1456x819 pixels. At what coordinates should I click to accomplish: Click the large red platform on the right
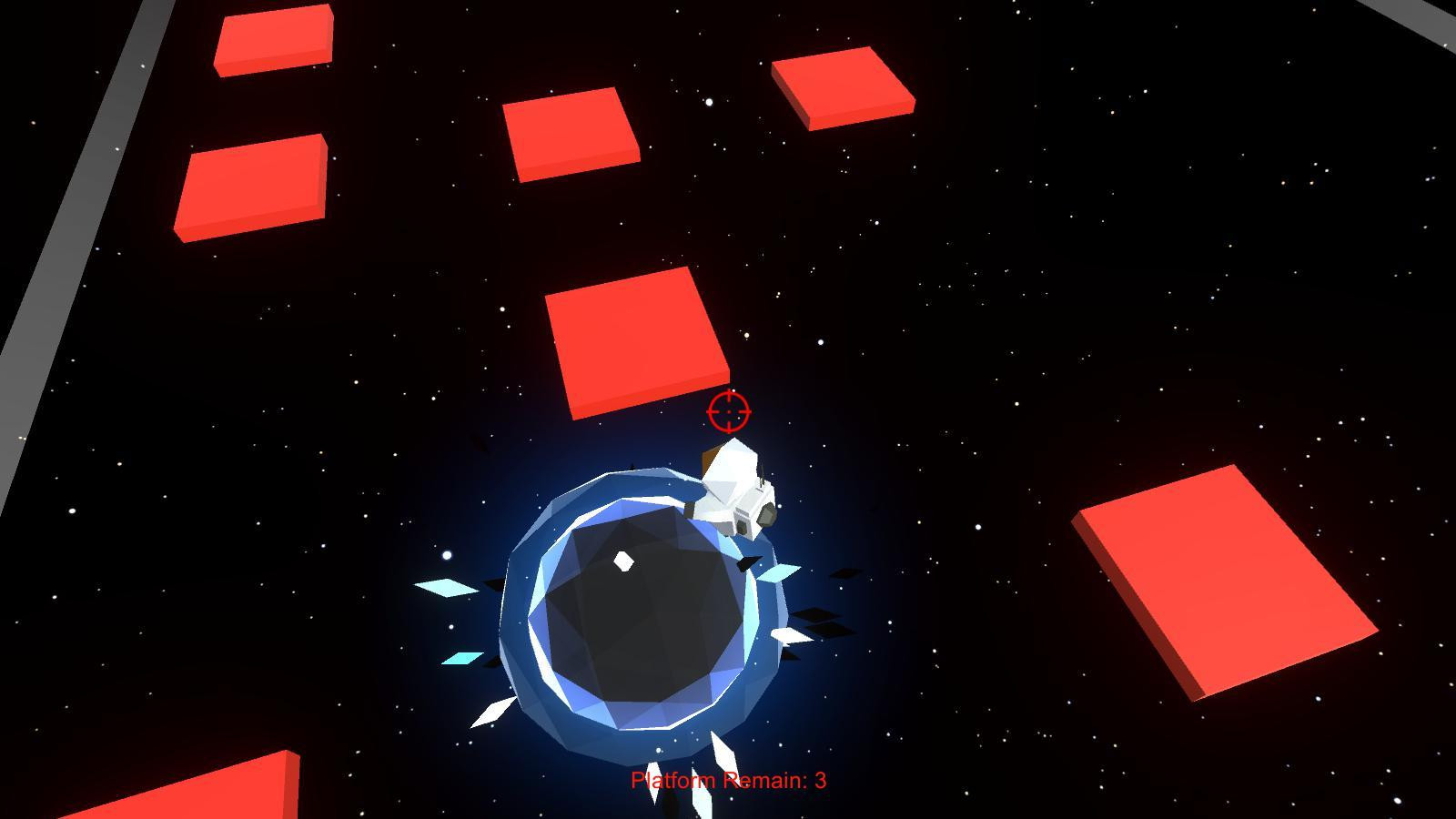(x=1224, y=582)
